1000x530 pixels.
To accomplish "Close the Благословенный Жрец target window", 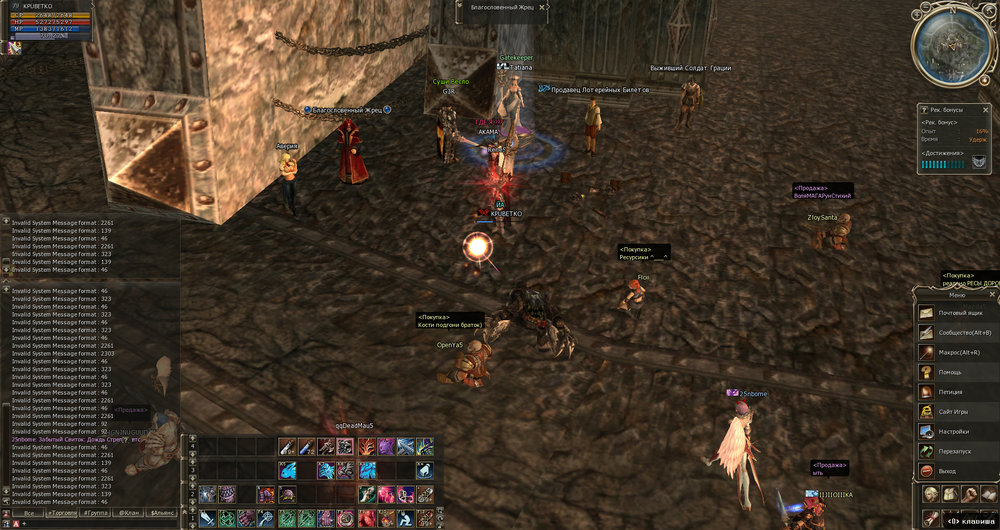I will [543, 7].
